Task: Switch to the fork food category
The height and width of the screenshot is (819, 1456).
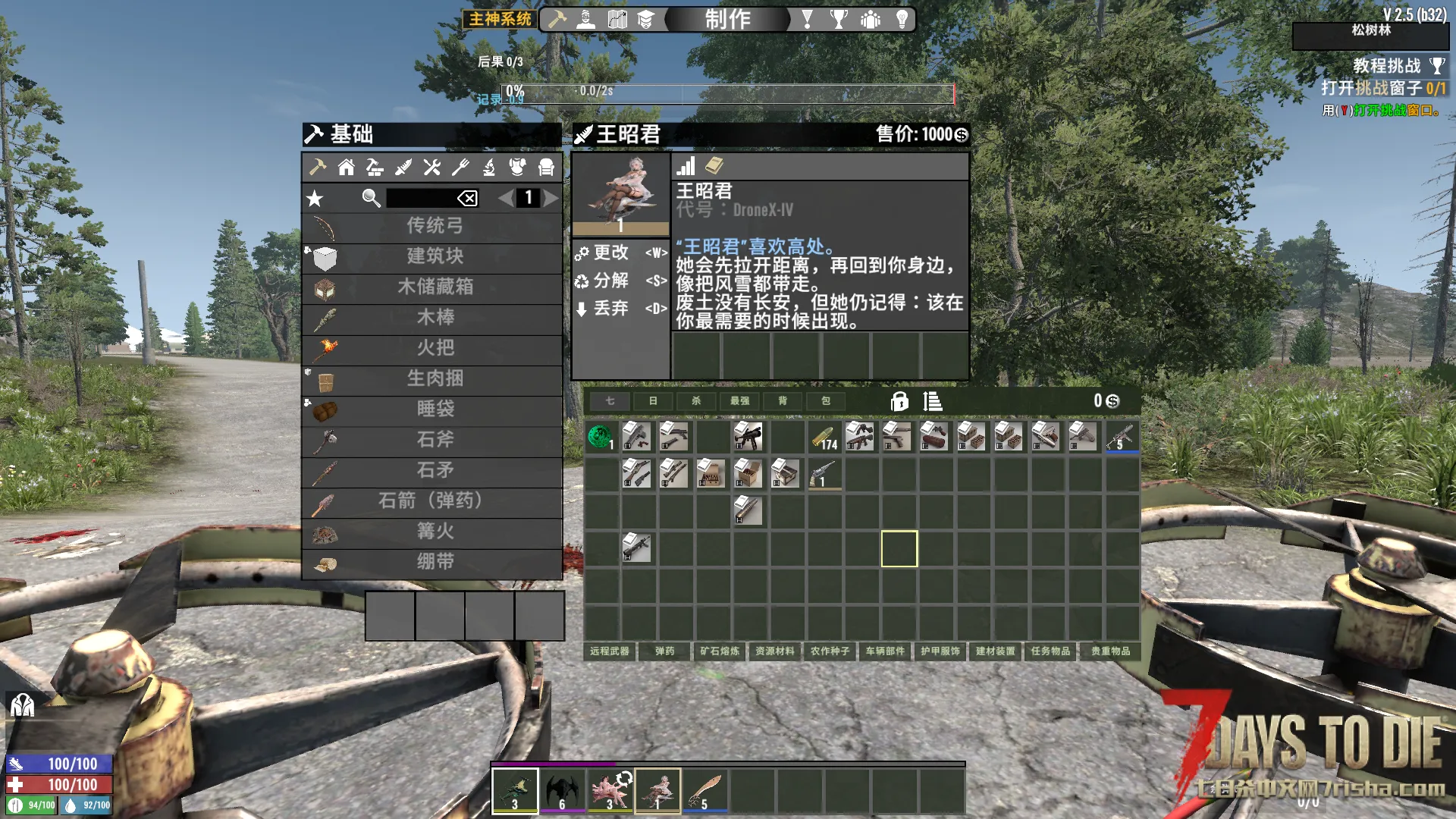Action: (460, 168)
